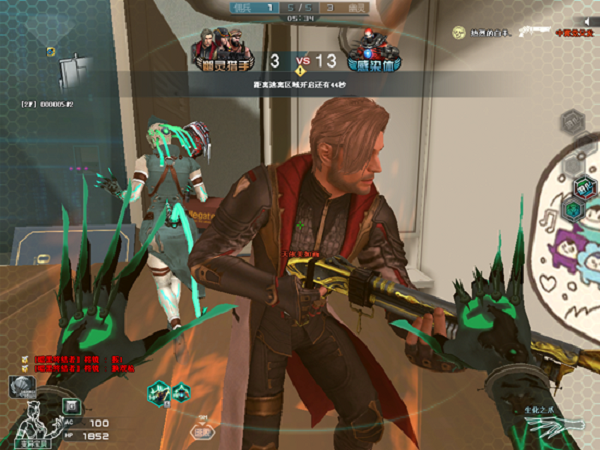Activate the blue-rimmed hexagon skill icon
The image size is (600, 450).
(x=584, y=185)
